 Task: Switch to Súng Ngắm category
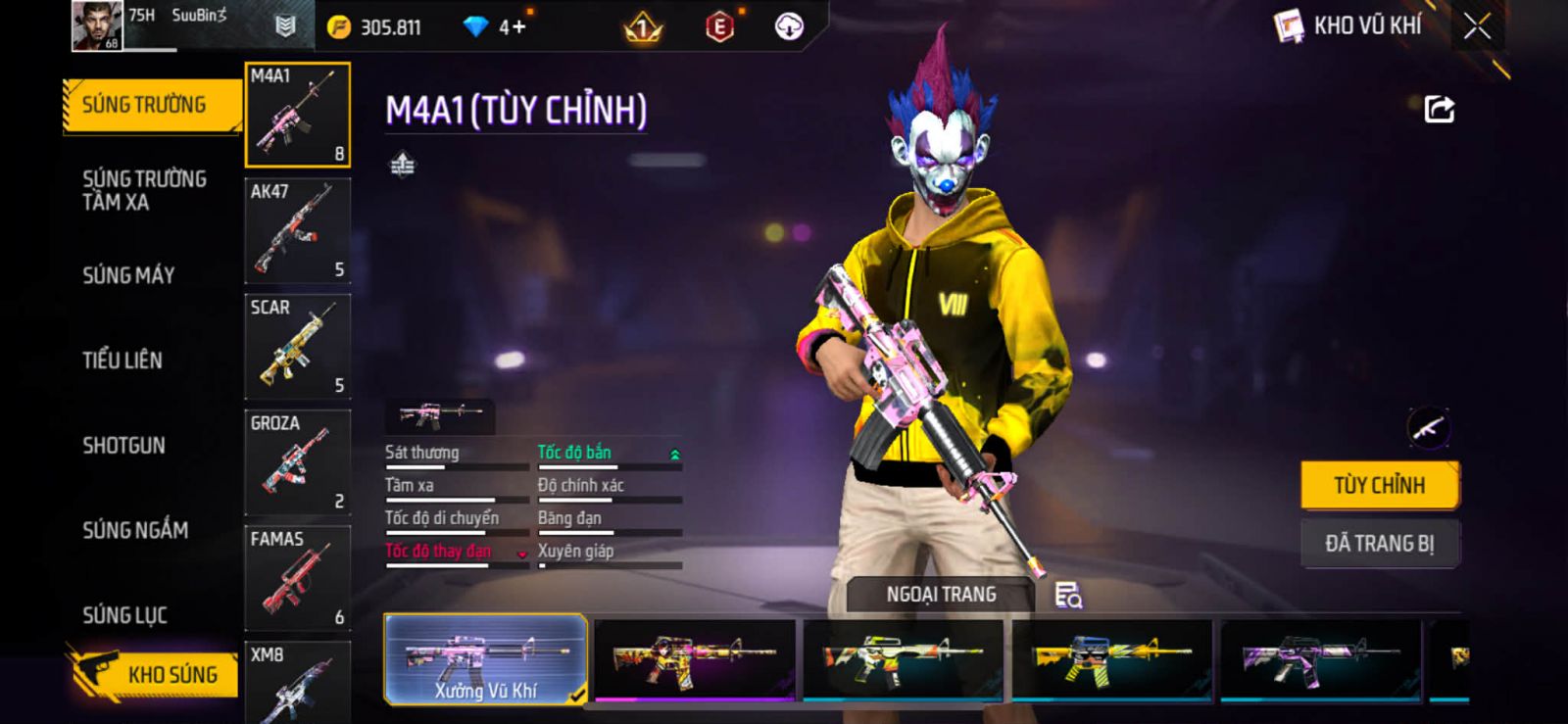tap(135, 530)
